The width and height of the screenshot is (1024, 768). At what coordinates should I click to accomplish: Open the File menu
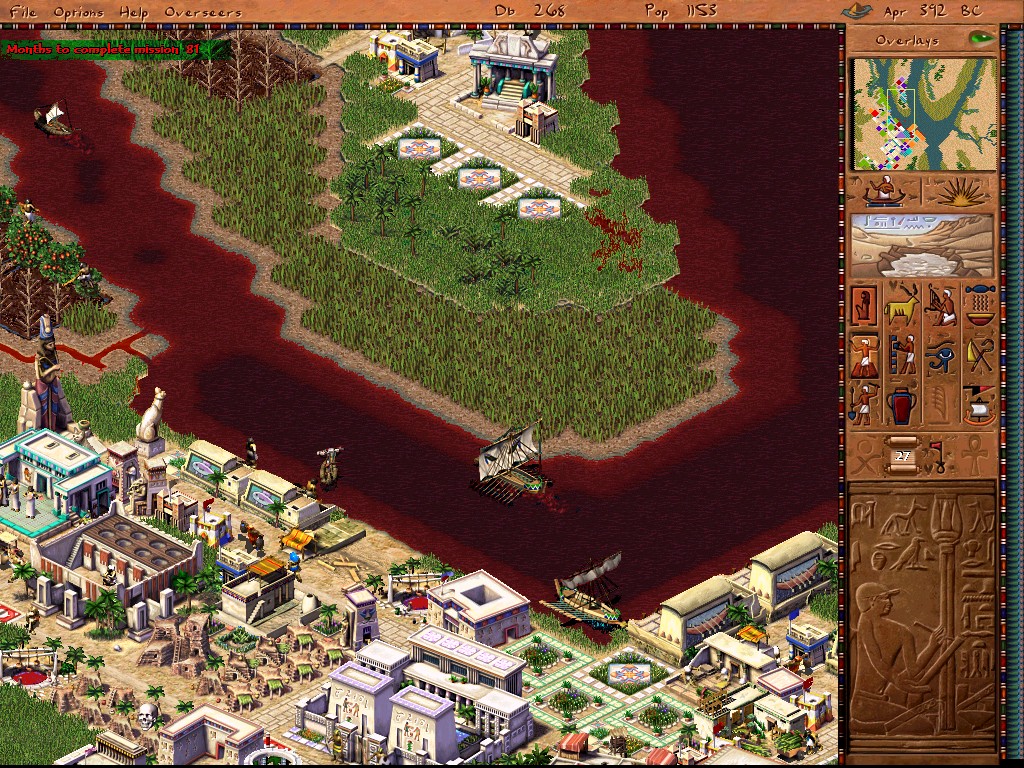click(x=23, y=12)
